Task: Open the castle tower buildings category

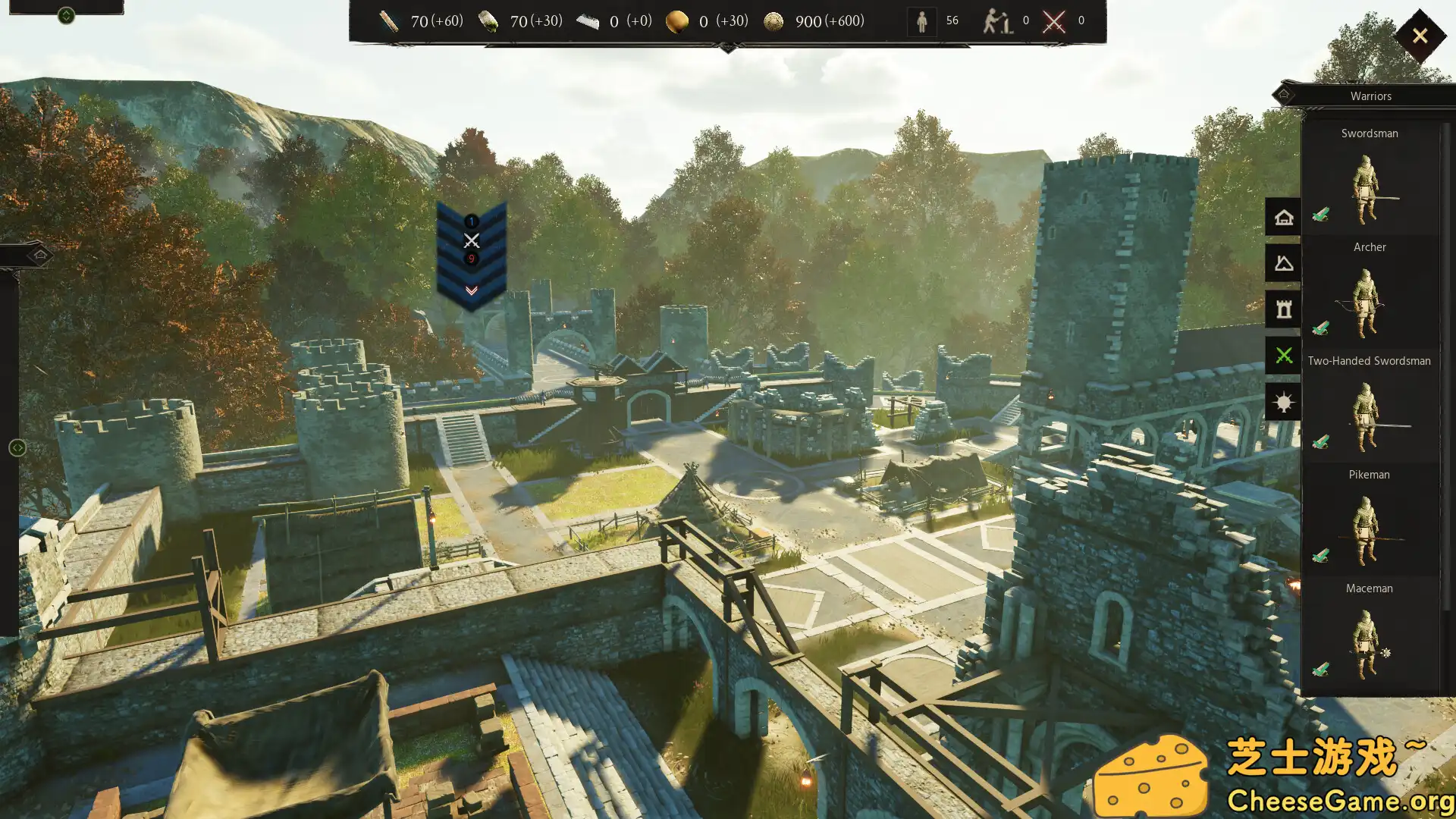Action: pyautogui.click(x=1283, y=308)
